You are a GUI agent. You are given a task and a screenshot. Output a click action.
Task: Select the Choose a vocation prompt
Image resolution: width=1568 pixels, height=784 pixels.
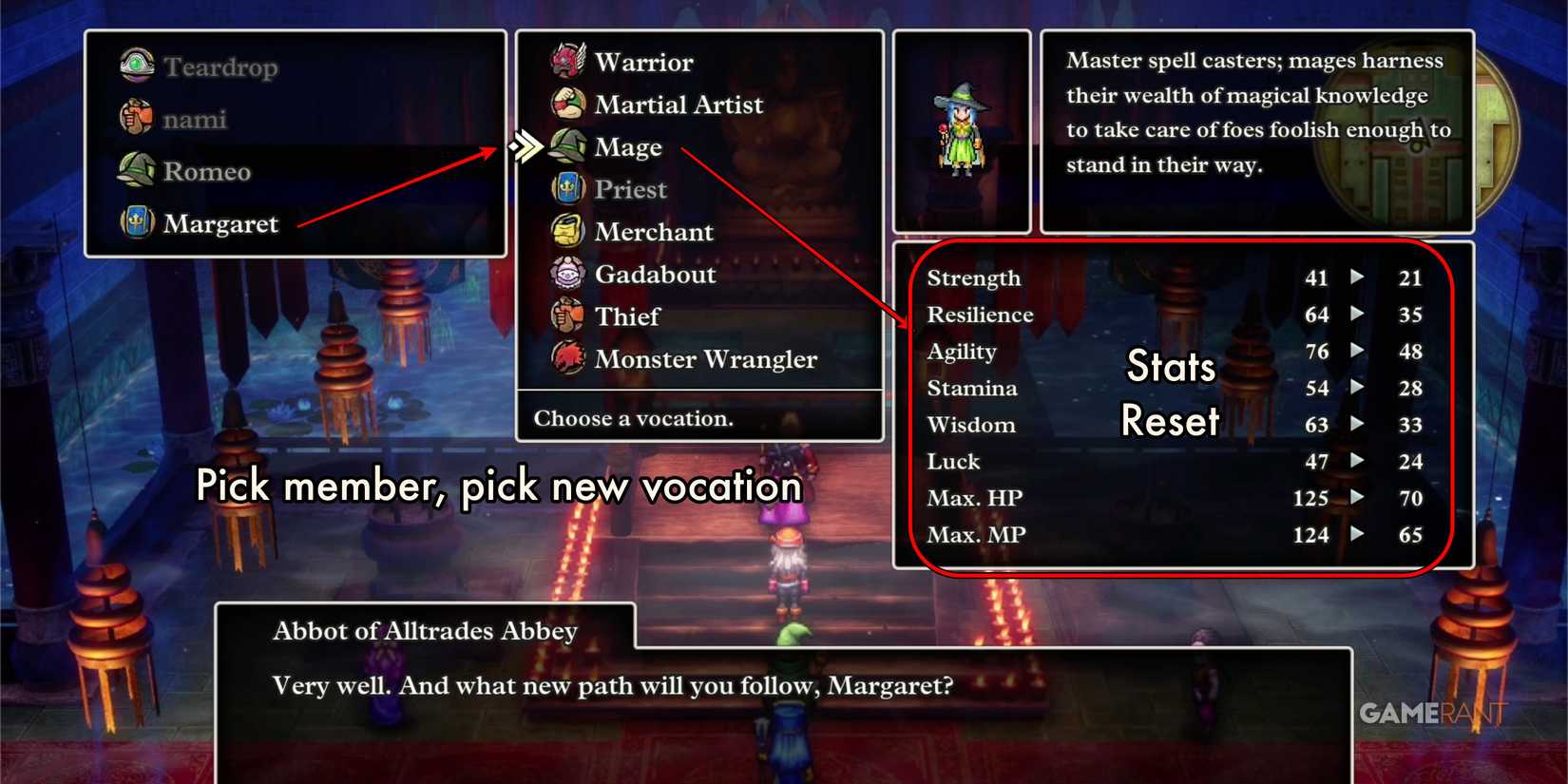click(635, 418)
